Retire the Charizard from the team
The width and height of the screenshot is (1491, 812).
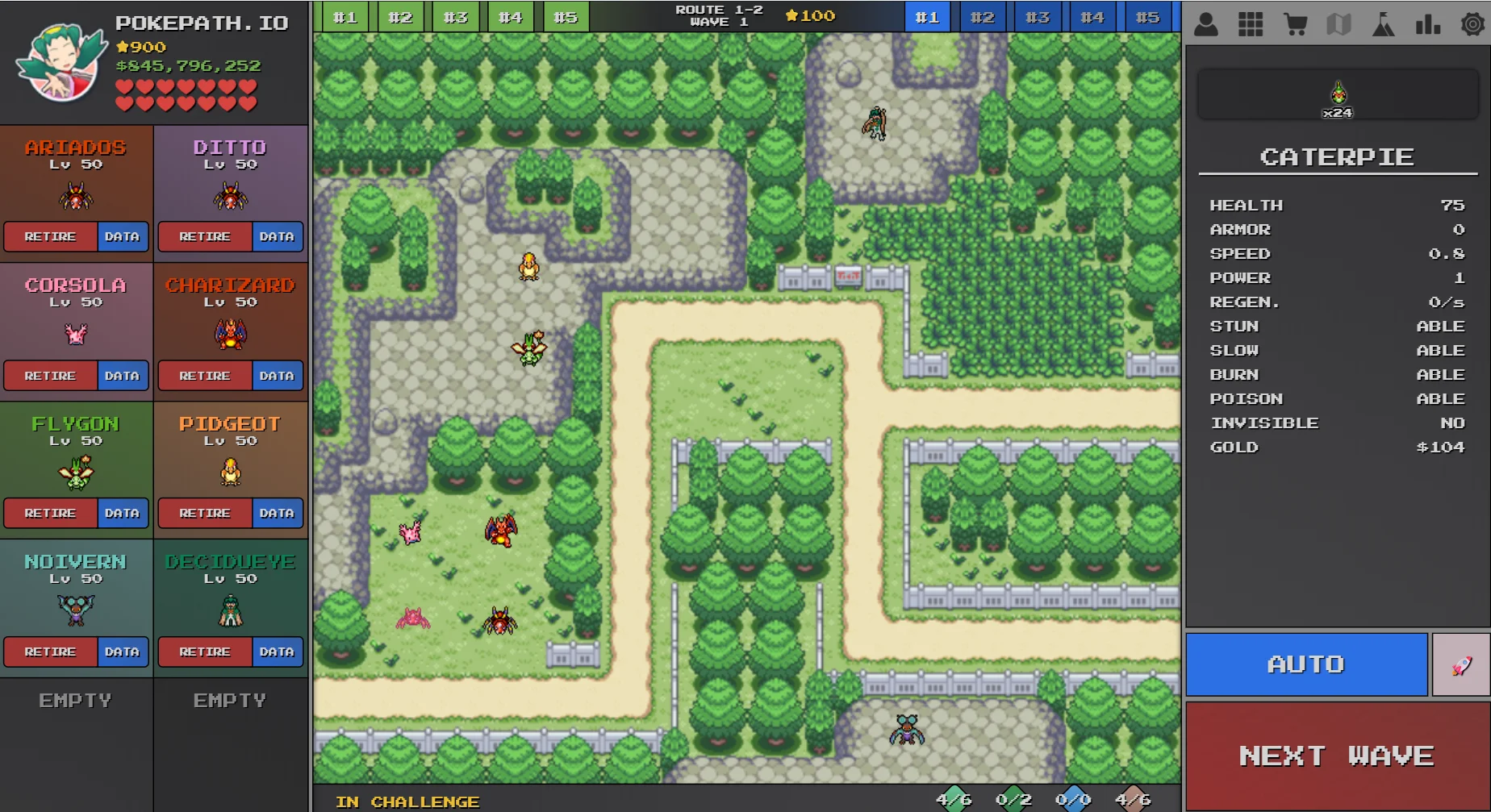pos(204,375)
